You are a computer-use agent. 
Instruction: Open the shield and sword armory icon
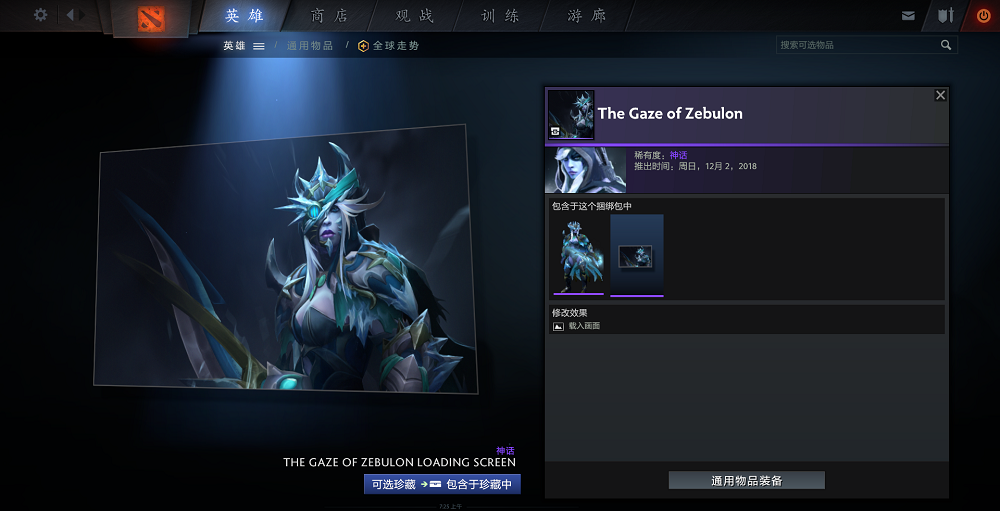(945, 16)
